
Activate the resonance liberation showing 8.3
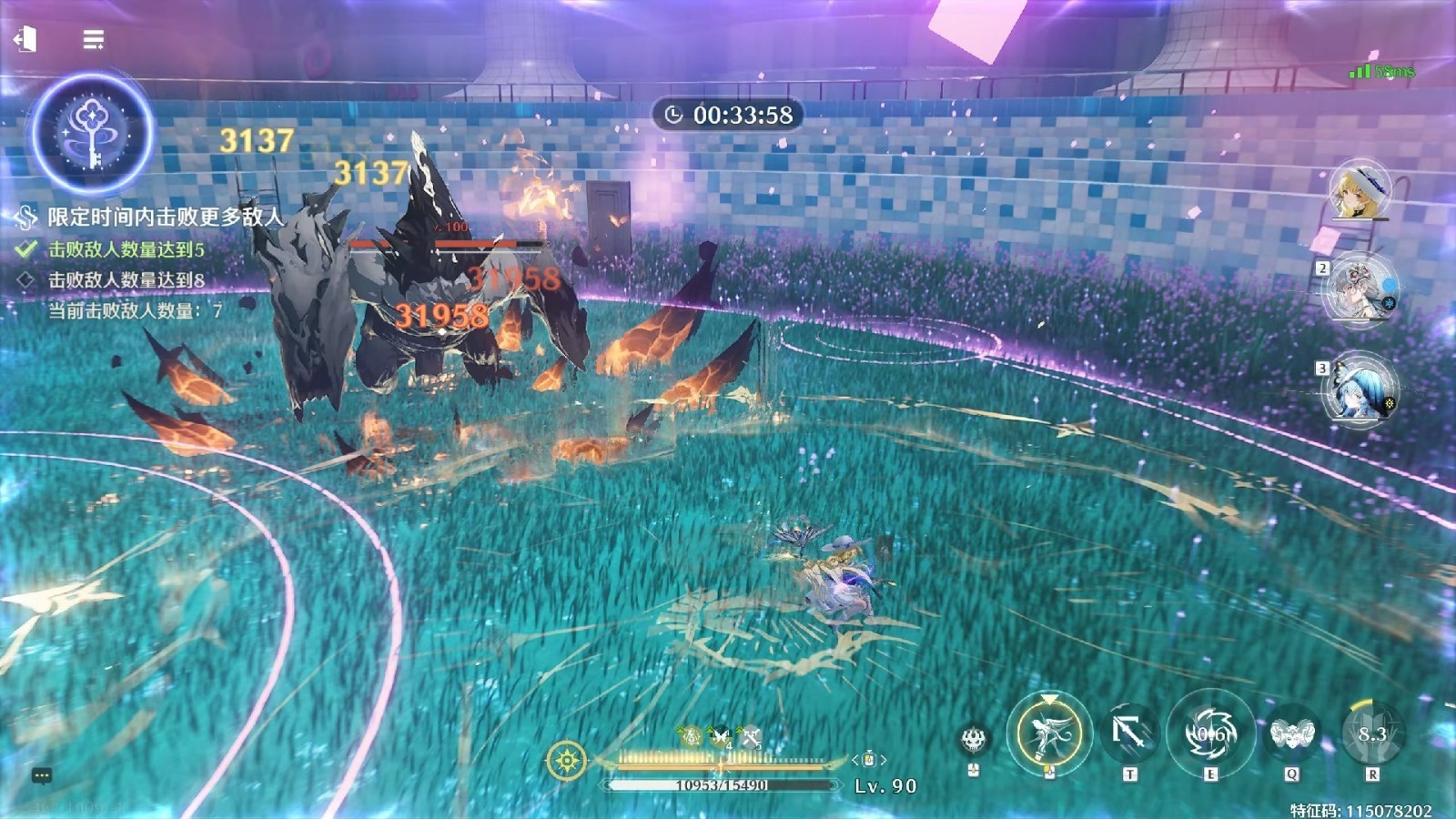click(x=1372, y=733)
